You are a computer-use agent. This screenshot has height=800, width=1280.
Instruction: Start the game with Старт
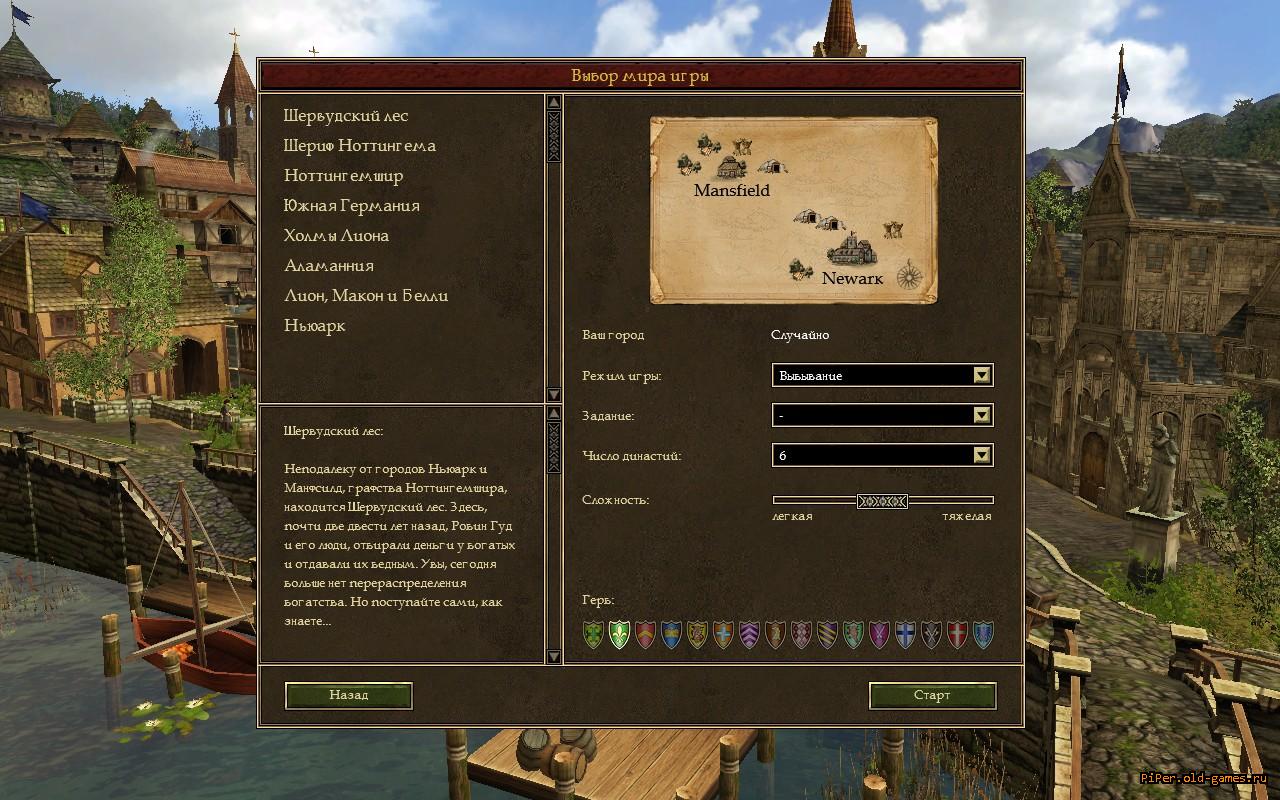932,695
